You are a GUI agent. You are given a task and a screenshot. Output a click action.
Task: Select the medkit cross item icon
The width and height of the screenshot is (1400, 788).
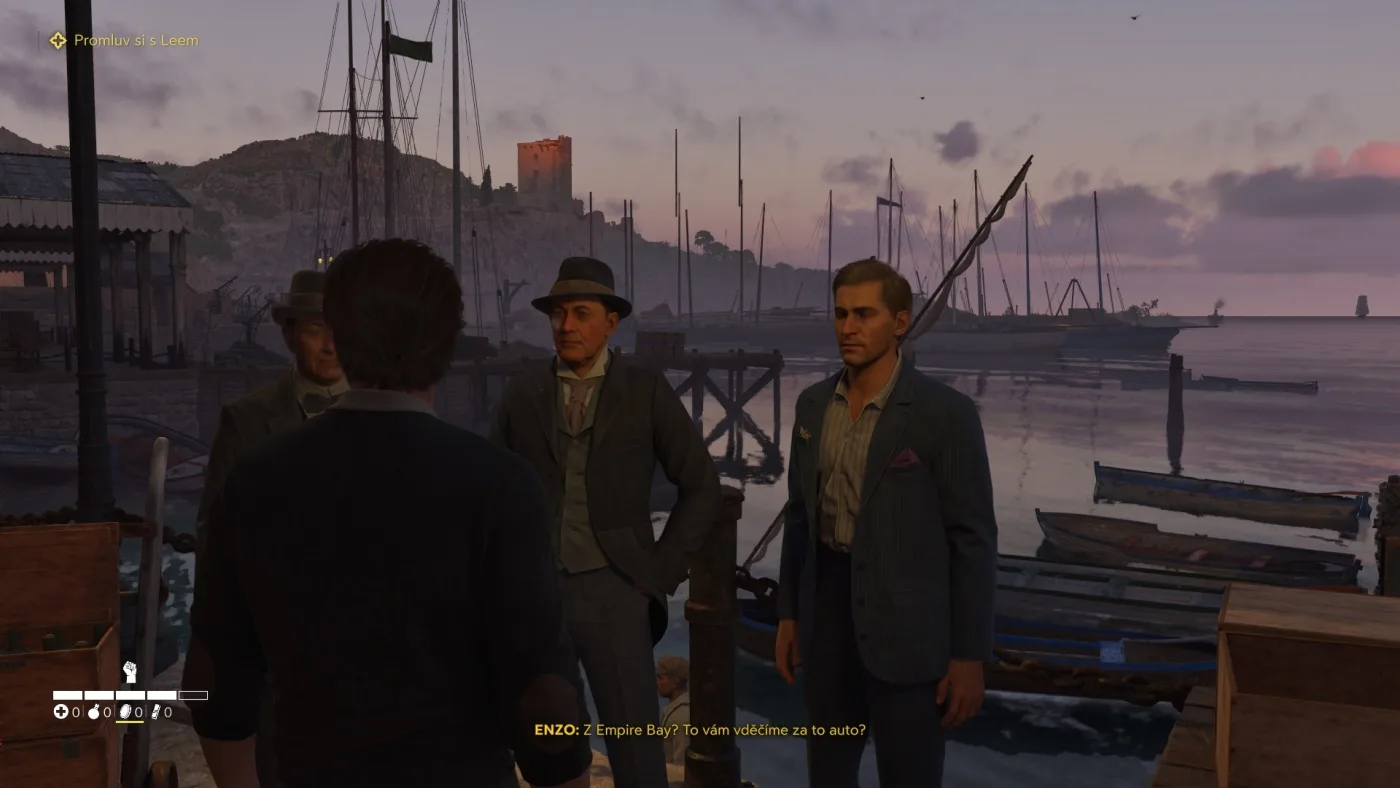click(61, 712)
